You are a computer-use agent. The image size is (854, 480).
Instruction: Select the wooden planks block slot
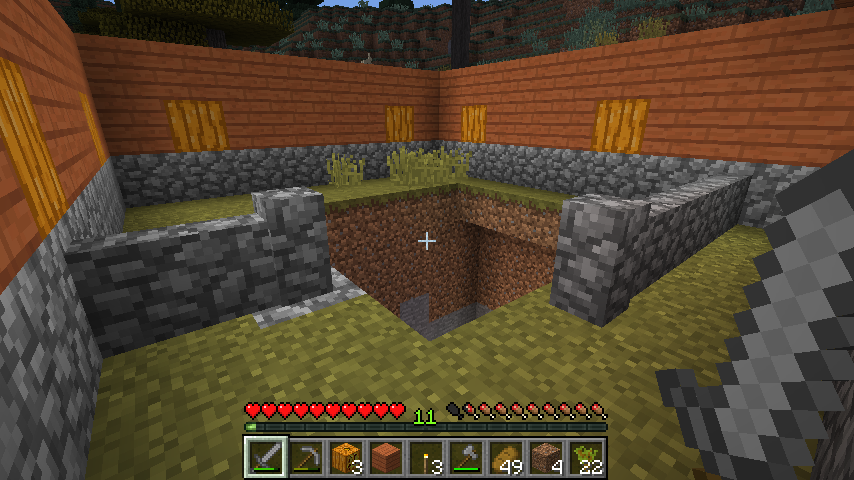tap(386, 458)
